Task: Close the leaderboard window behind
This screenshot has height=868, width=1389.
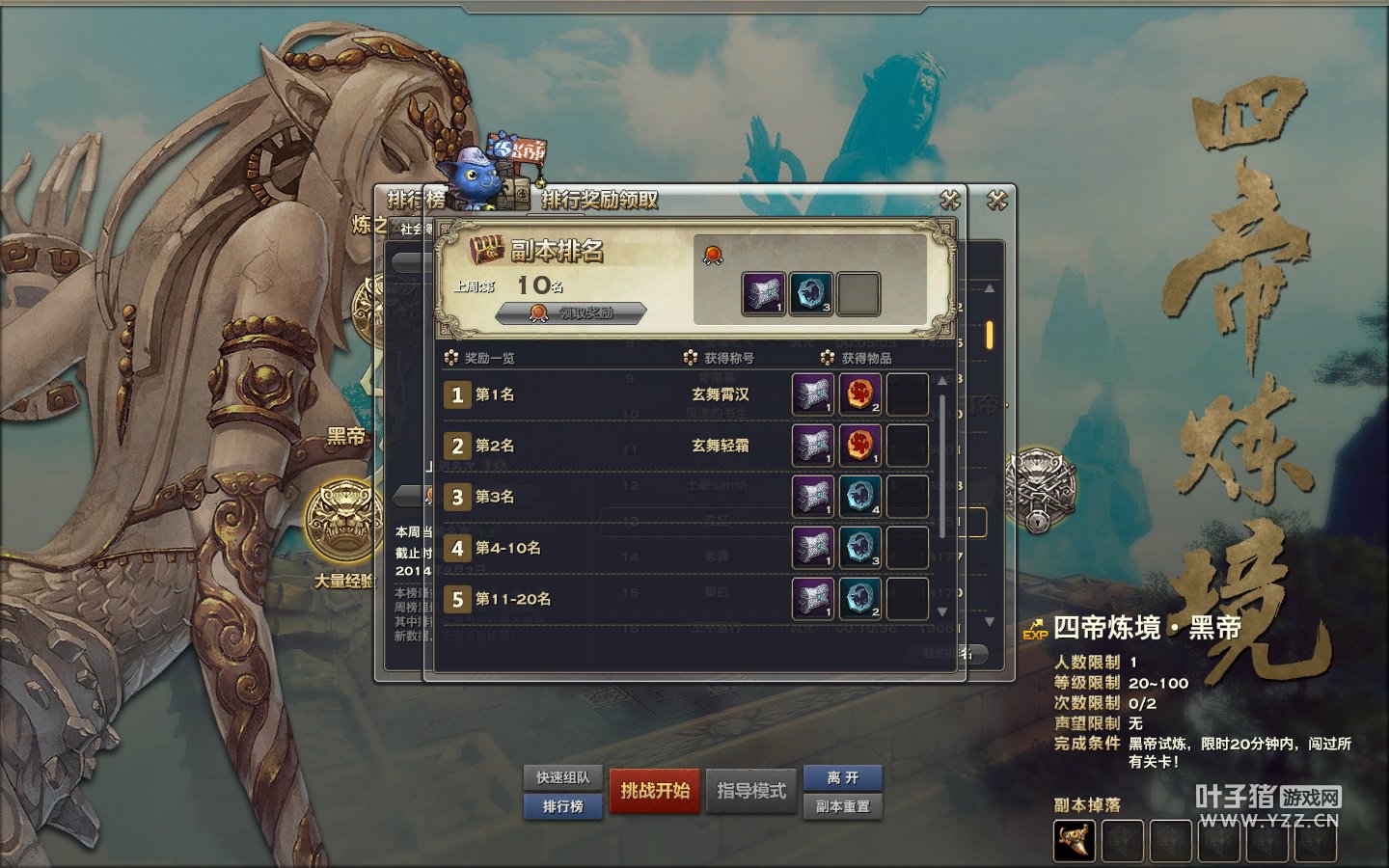Action: [997, 200]
